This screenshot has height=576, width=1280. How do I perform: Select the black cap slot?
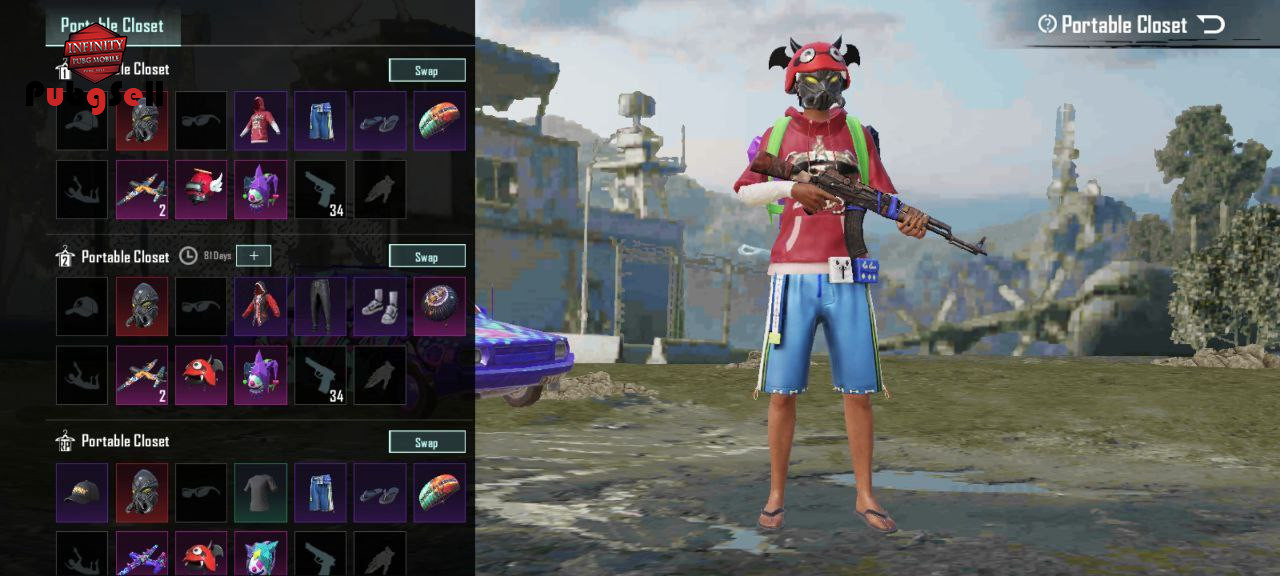(x=82, y=492)
